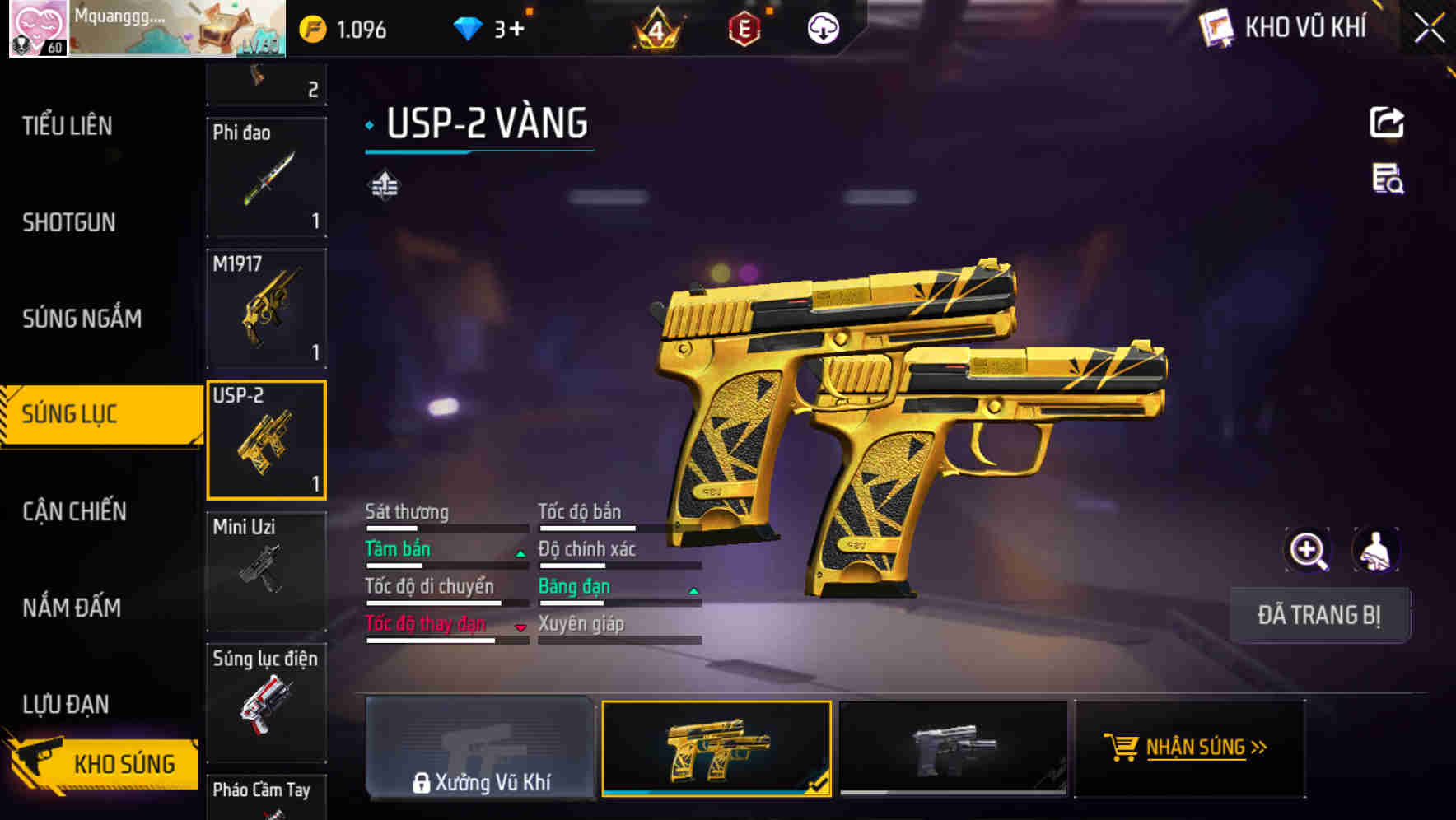This screenshot has width=1456, height=820.
Task: Click the red arrow beside Tốc độ thay đạn
Action: [x=519, y=628]
